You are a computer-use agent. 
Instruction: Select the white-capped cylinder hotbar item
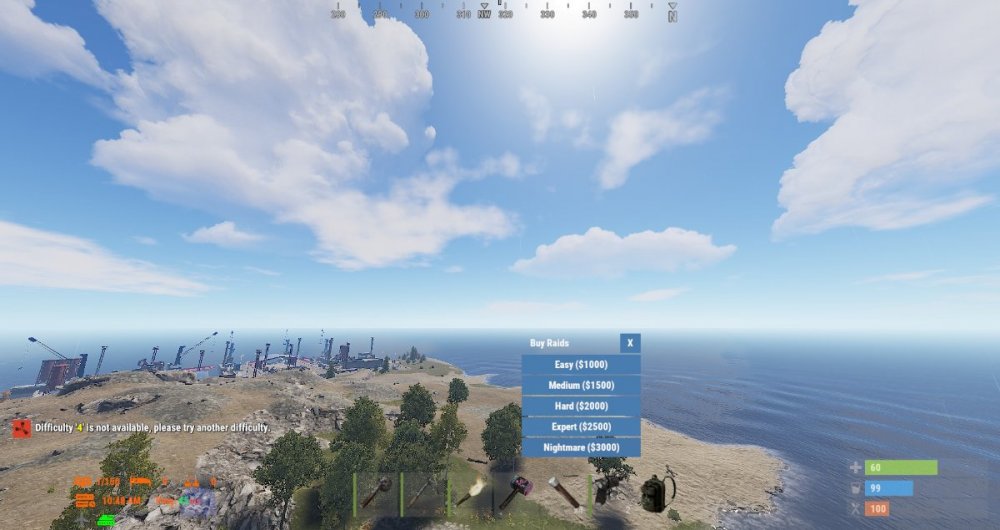[x=565, y=494]
